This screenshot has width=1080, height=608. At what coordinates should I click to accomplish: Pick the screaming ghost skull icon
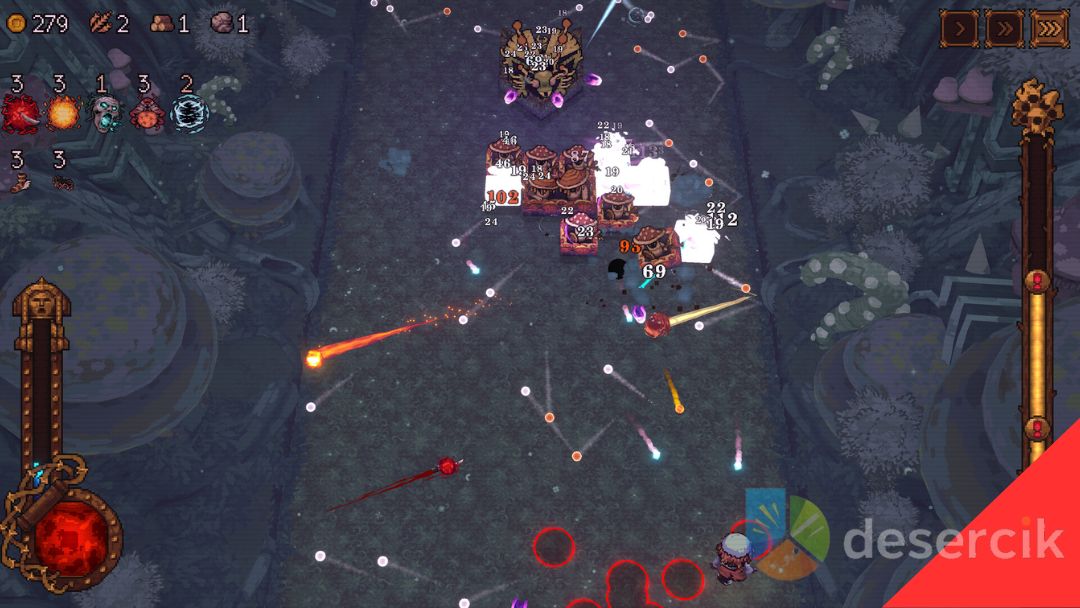pyautogui.click(x=103, y=114)
